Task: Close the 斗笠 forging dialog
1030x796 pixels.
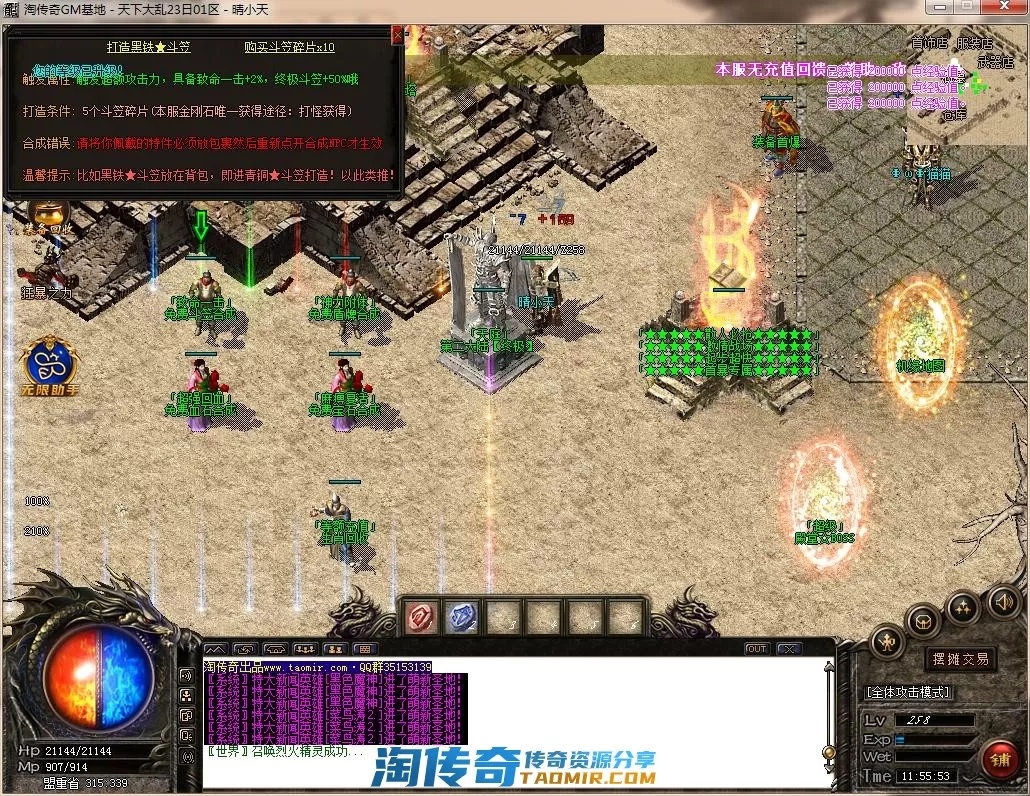Action: (x=397, y=34)
